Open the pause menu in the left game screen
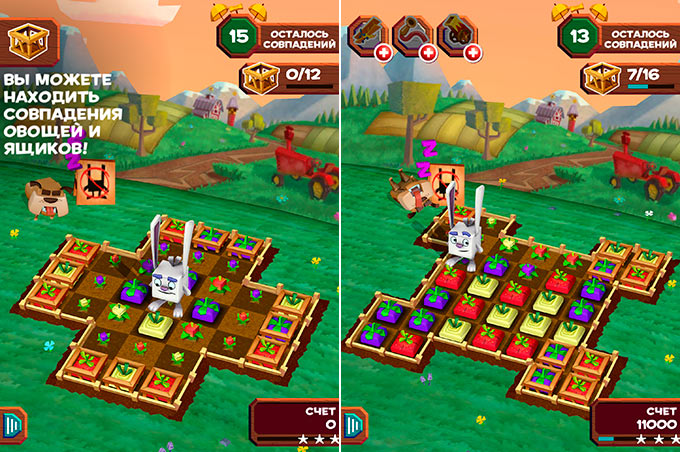Image resolution: width=680 pixels, height=452 pixels. [x=11, y=422]
